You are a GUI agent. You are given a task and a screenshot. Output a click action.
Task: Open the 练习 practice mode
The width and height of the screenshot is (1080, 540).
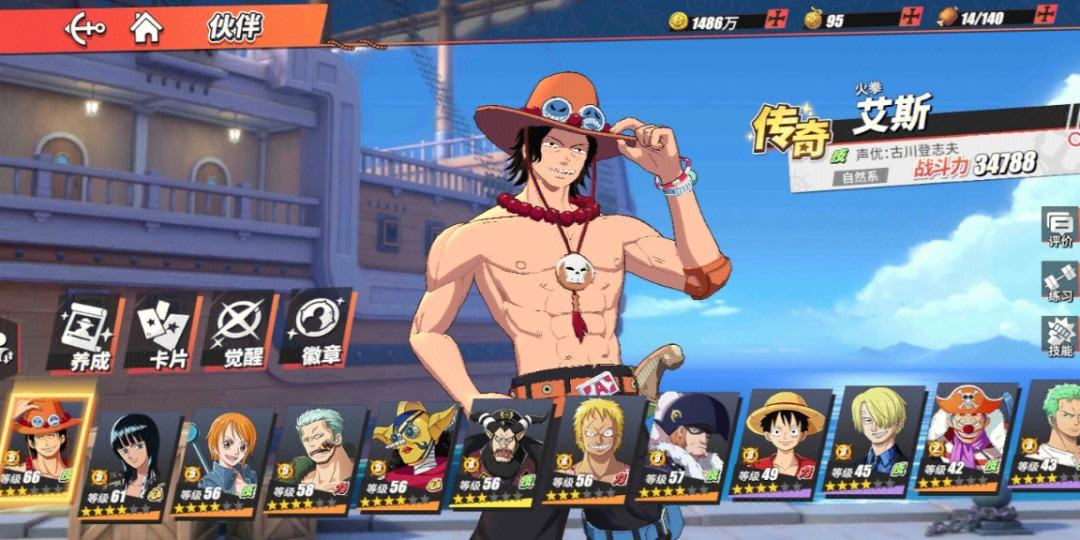point(1059,283)
